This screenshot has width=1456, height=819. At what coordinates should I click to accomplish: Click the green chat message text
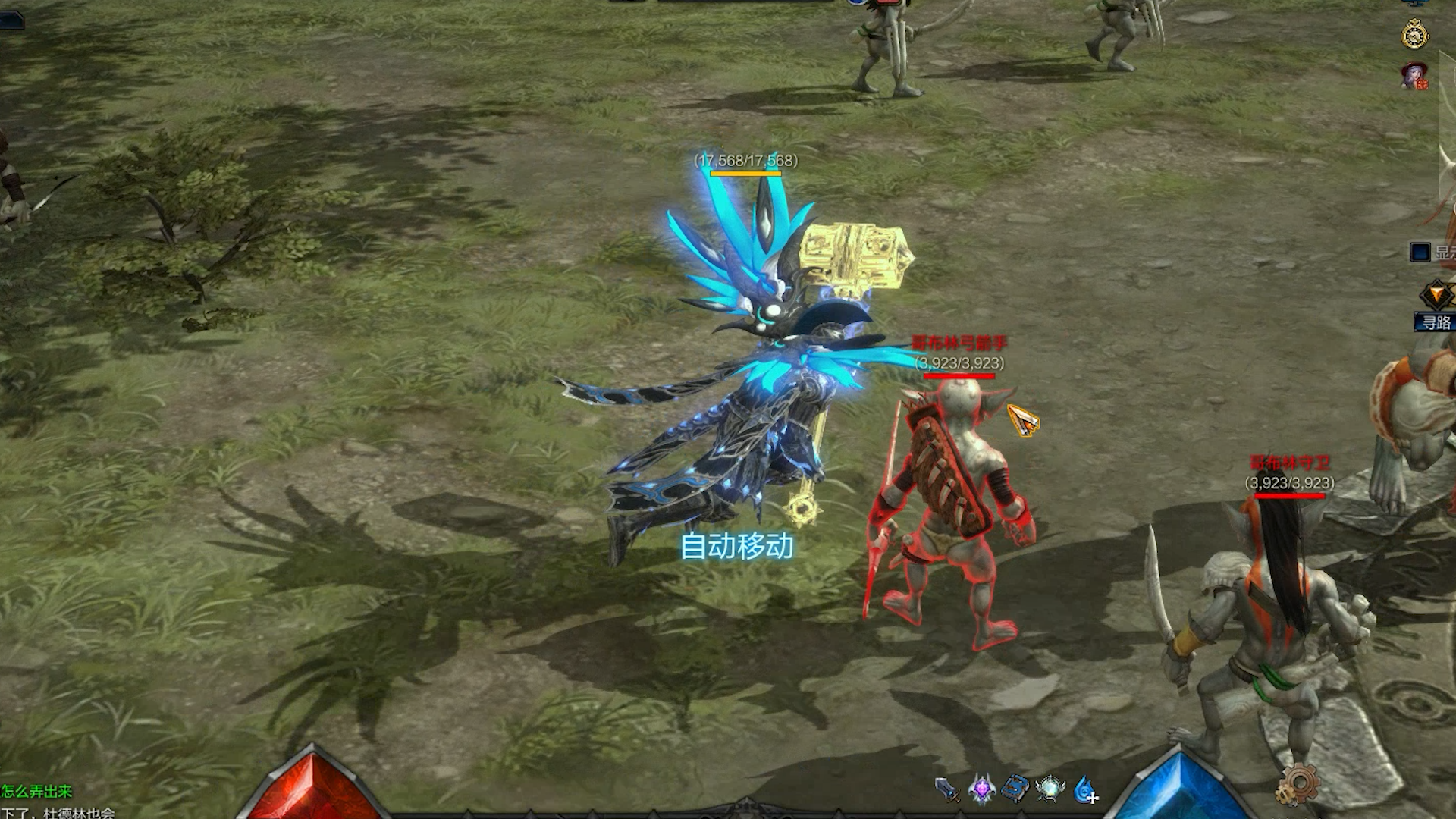[36, 792]
